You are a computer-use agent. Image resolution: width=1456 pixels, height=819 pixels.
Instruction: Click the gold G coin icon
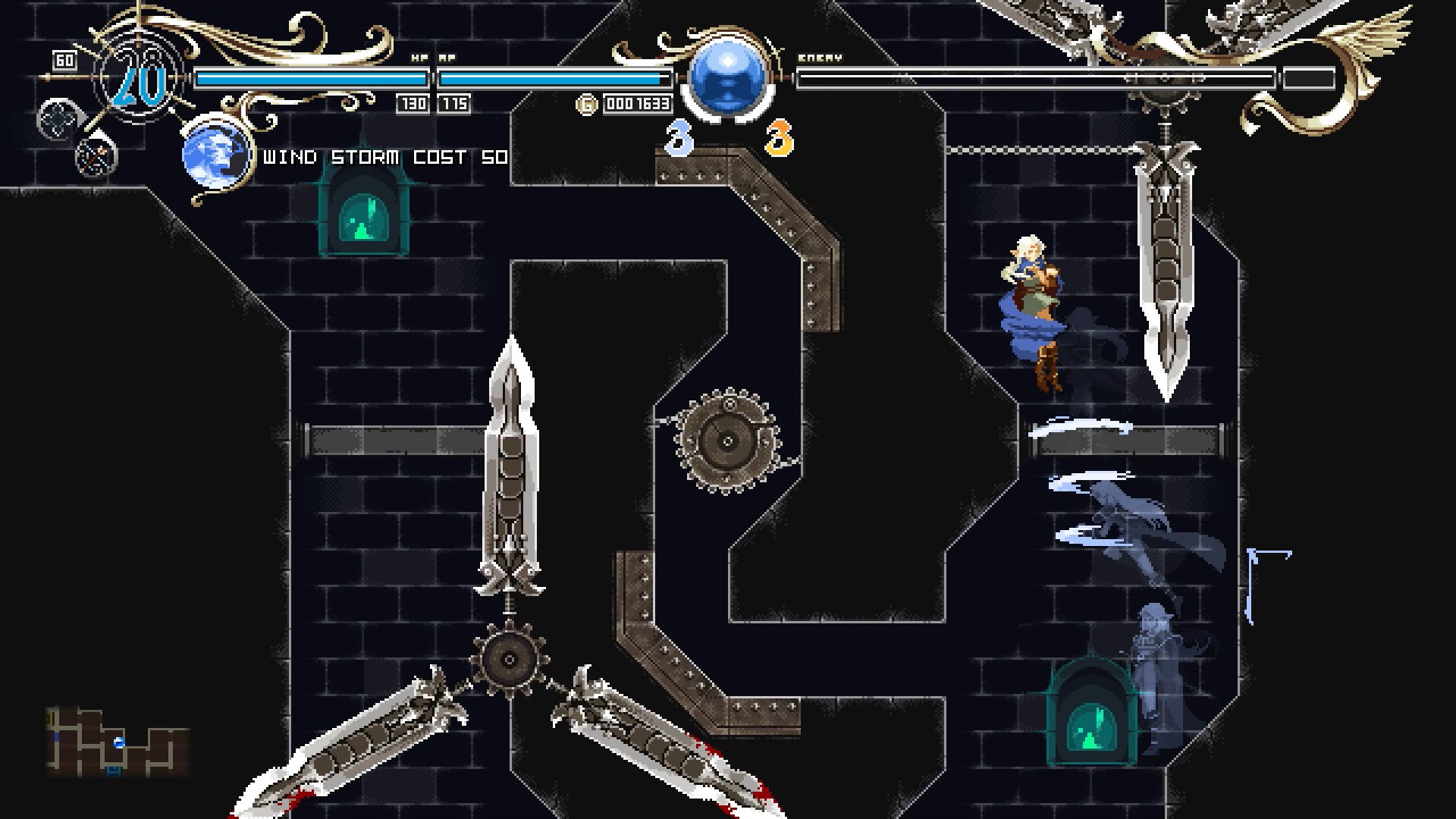[x=586, y=105]
